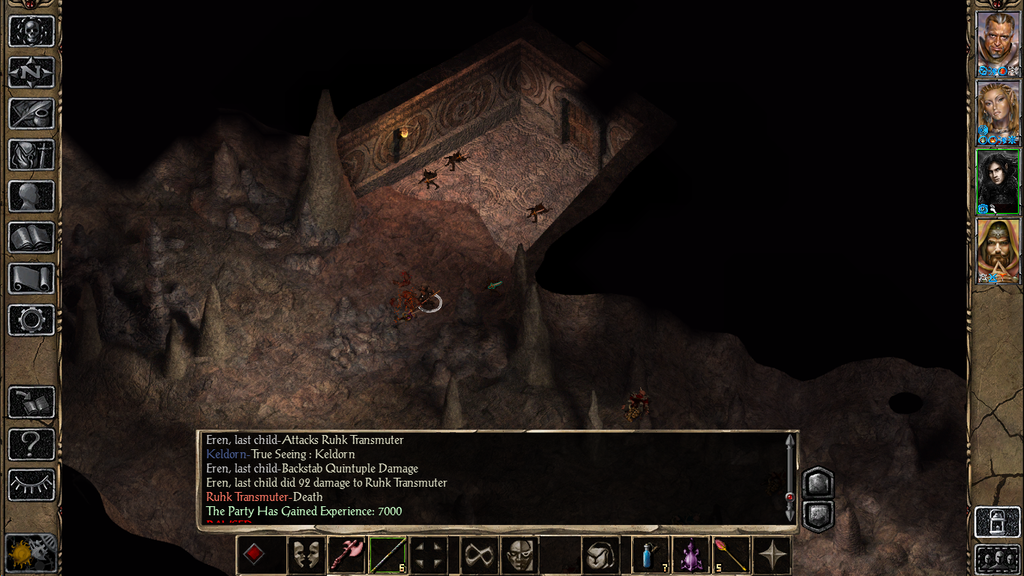Activate the thieving skull mask button
This screenshot has width=1024, height=576.
click(x=518, y=555)
